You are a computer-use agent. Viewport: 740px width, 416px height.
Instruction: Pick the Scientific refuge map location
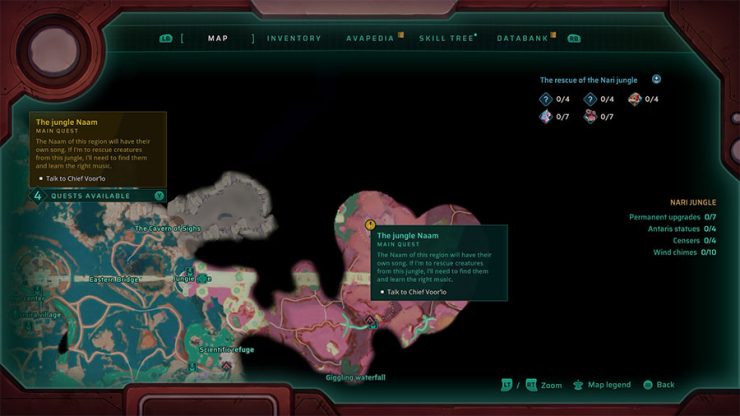(x=227, y=350)
